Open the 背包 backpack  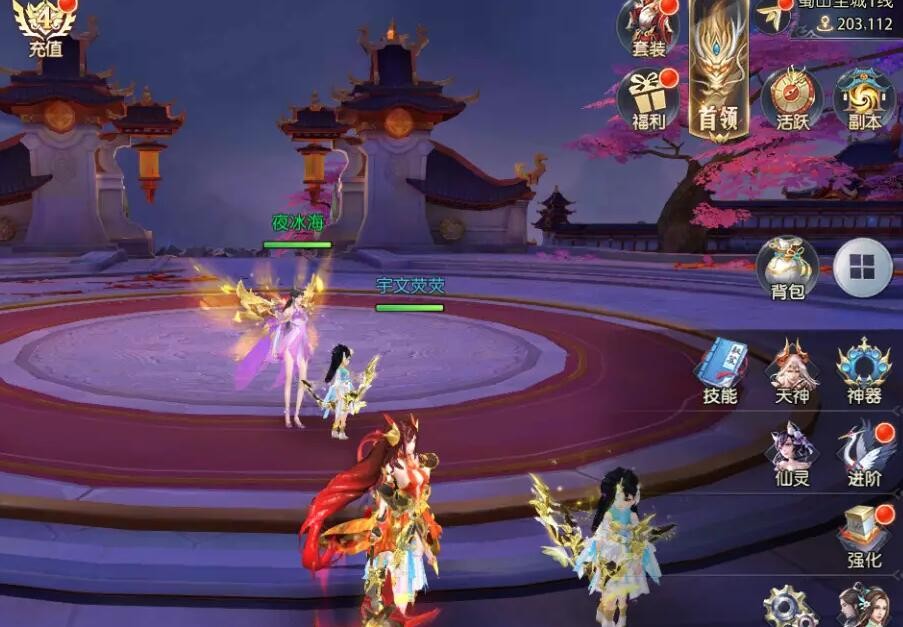[x=787, y=267]
